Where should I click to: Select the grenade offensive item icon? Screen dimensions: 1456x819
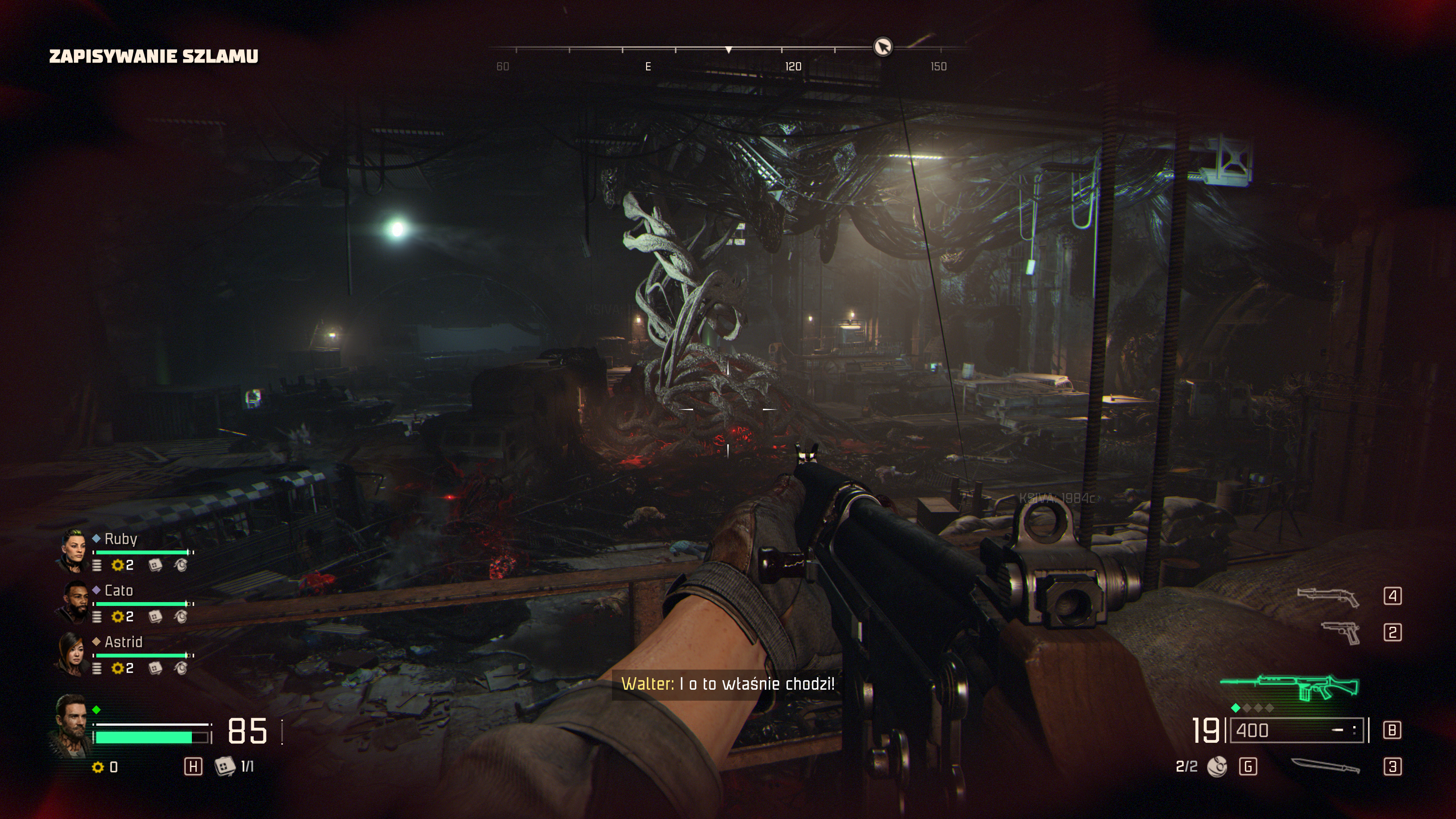pyautogui.click(x=1217, y=767)
